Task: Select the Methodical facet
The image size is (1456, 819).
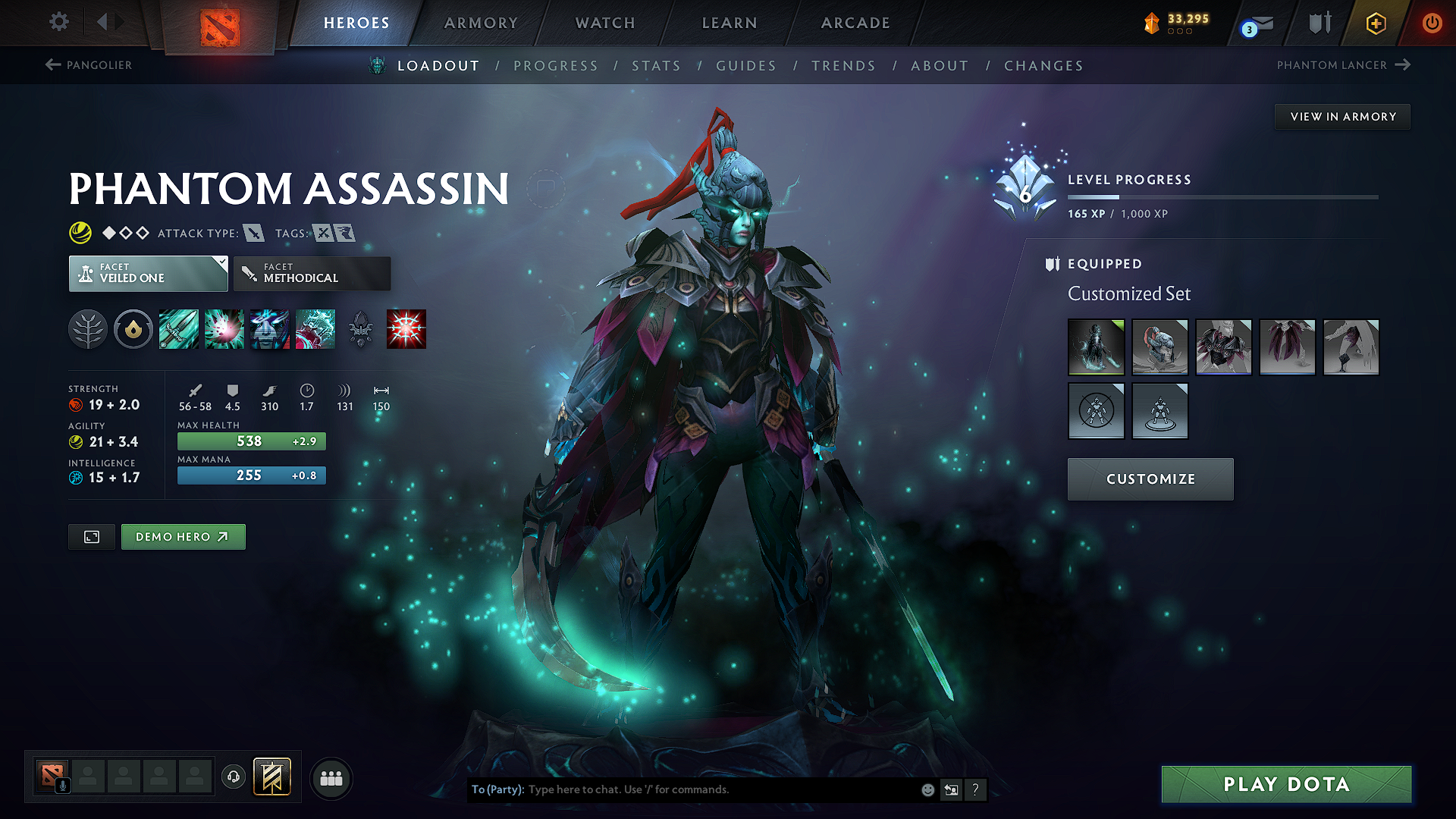Action: point(312,273)
